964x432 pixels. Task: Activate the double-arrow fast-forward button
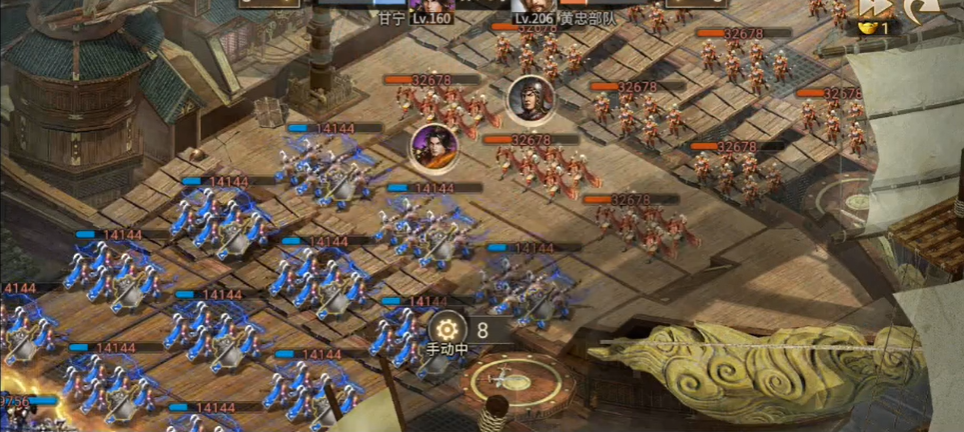[x=873, y=9]
